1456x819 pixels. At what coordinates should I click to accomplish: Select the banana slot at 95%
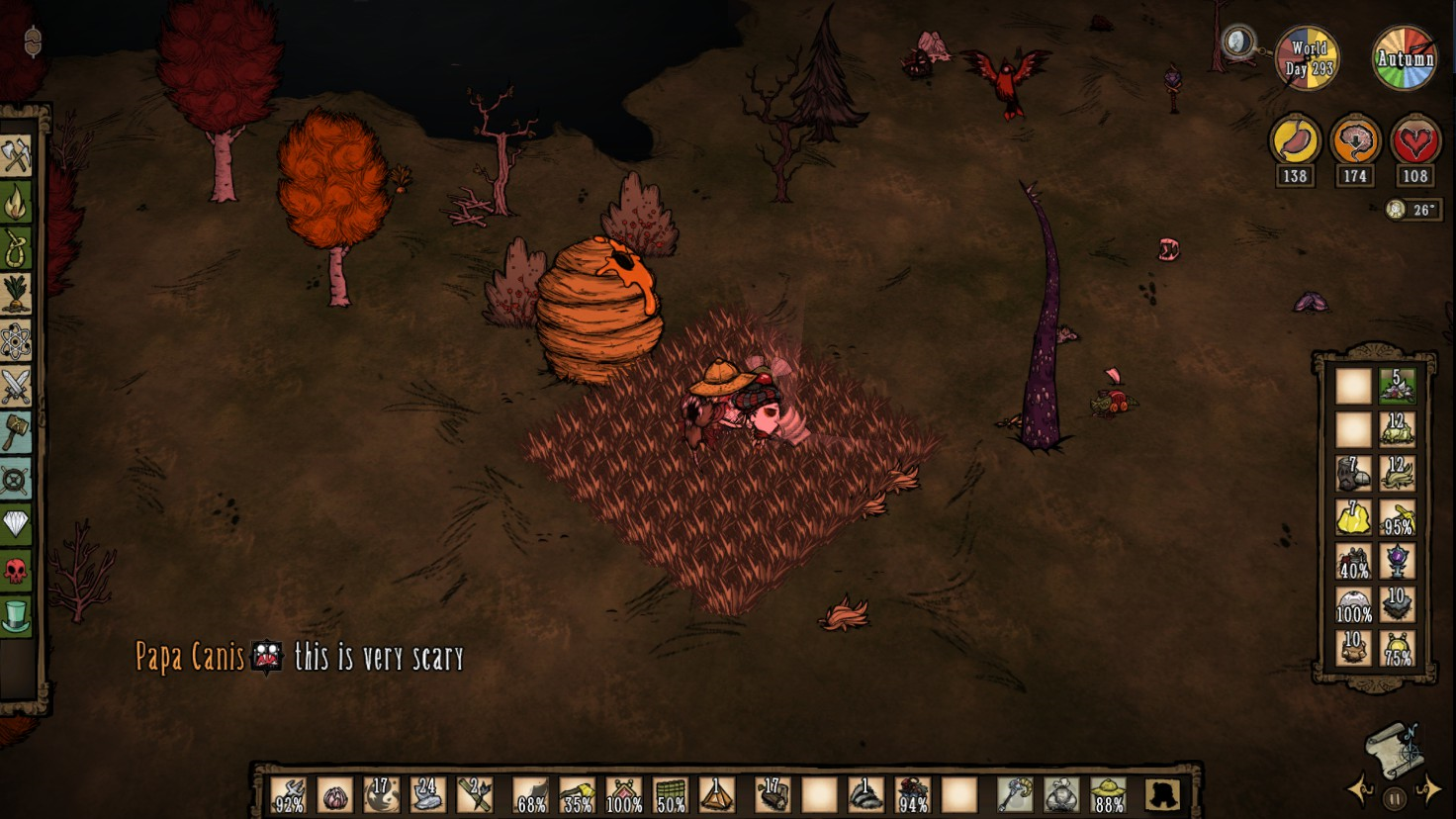1397,516
